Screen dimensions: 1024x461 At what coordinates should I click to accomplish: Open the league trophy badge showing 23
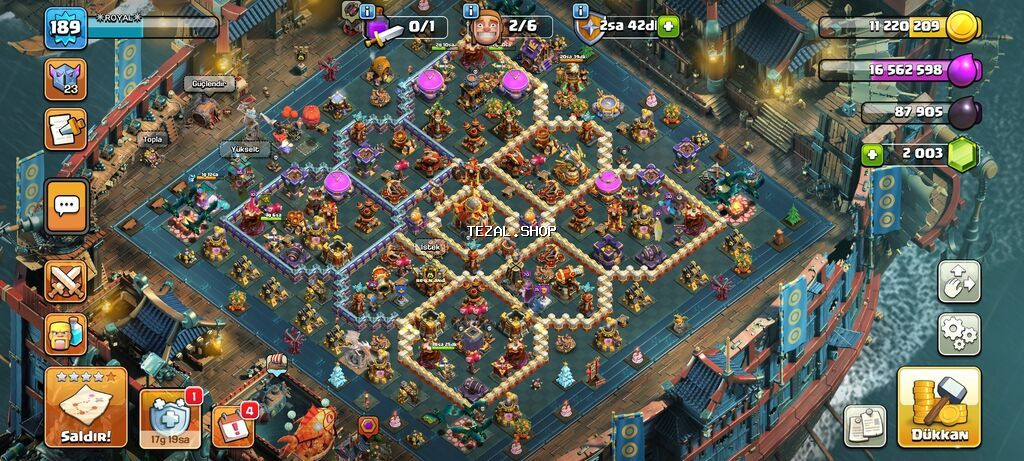click(66, 79)
